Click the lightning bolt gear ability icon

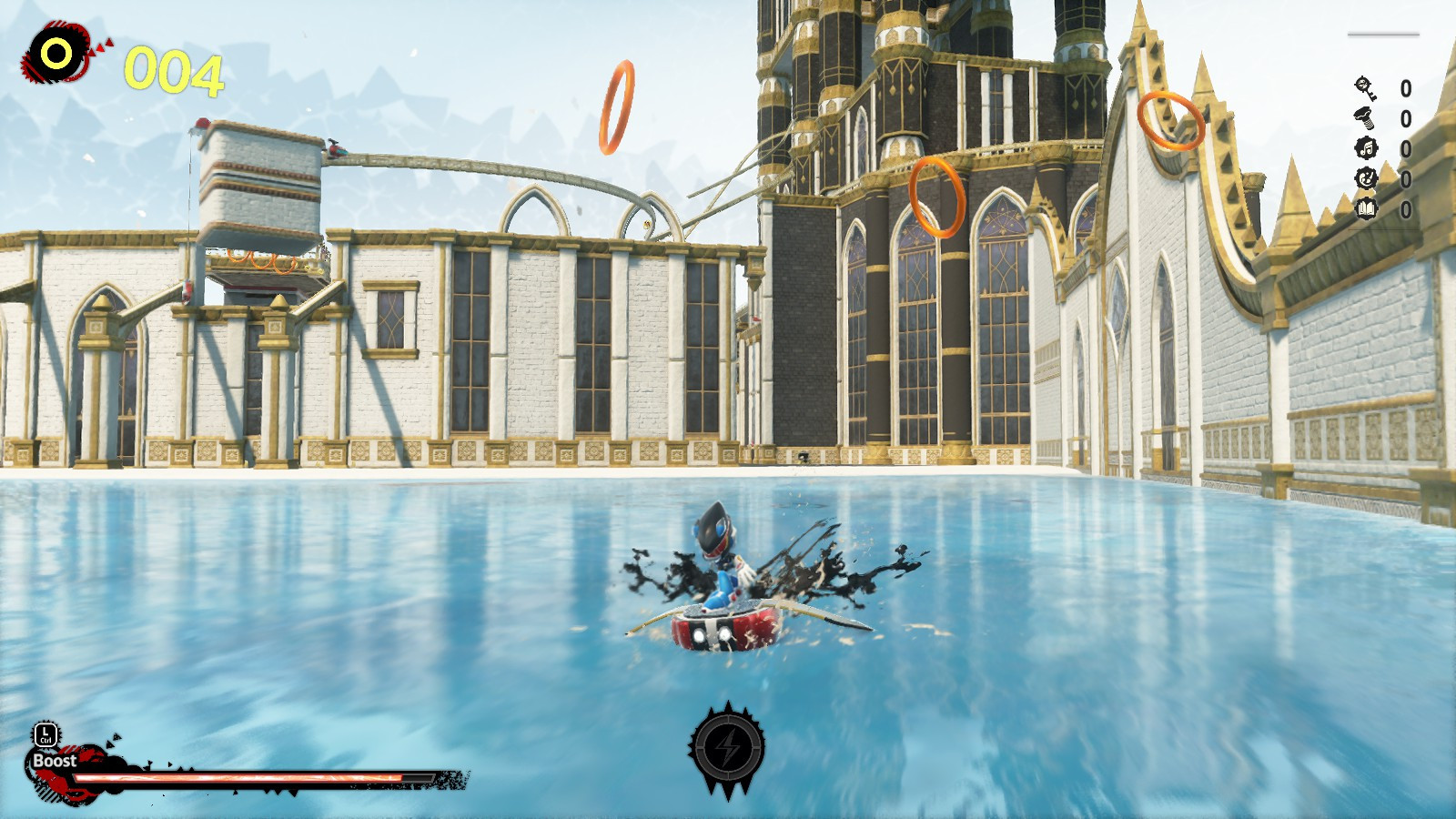pos(728,748)
